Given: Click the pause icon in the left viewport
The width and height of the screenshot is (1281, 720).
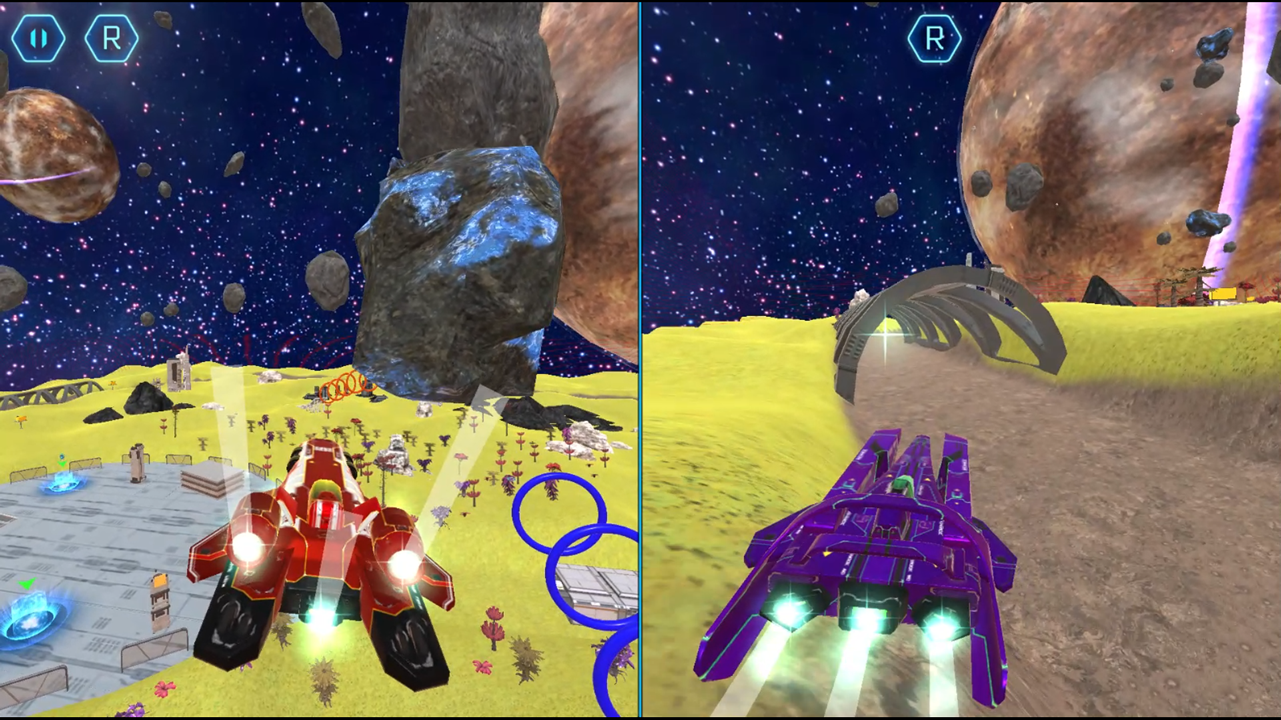Looking at the screenshot, I should pos(38,39).
